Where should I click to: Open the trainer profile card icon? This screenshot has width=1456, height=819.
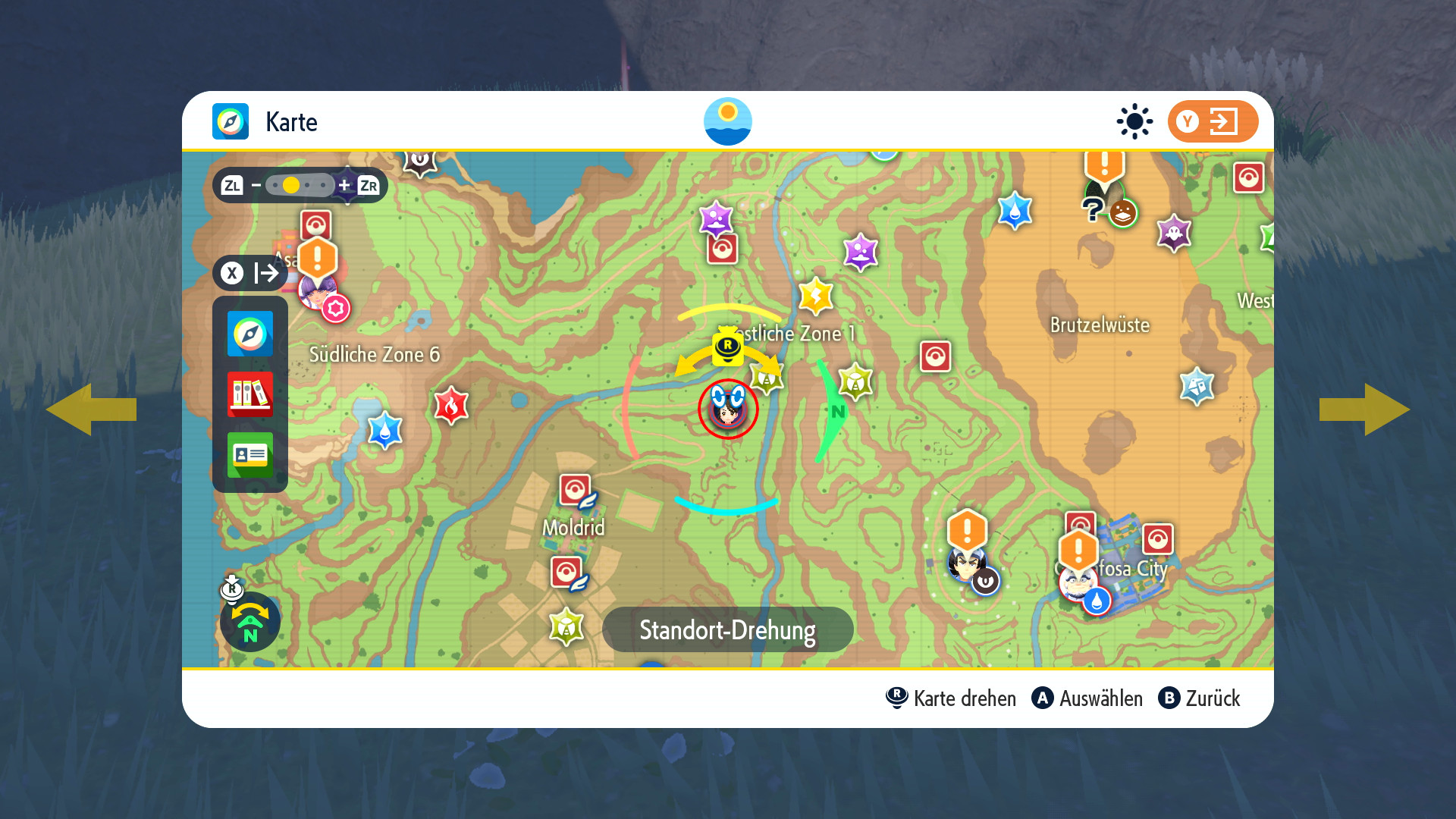[249, 455]
